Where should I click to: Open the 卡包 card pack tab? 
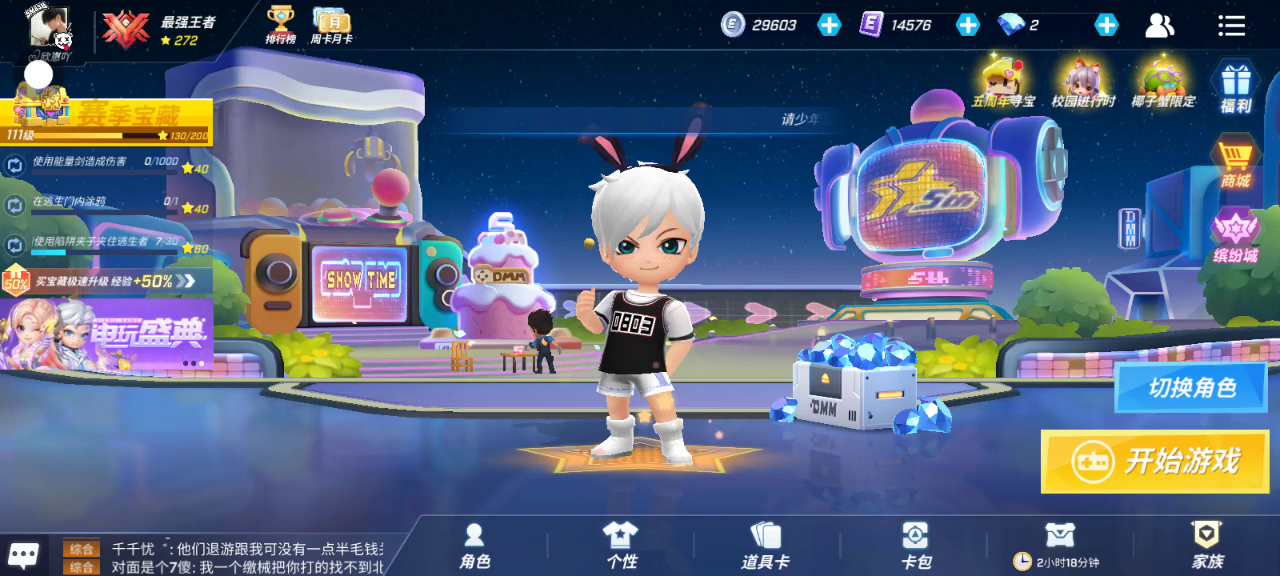tap(915, 546)
